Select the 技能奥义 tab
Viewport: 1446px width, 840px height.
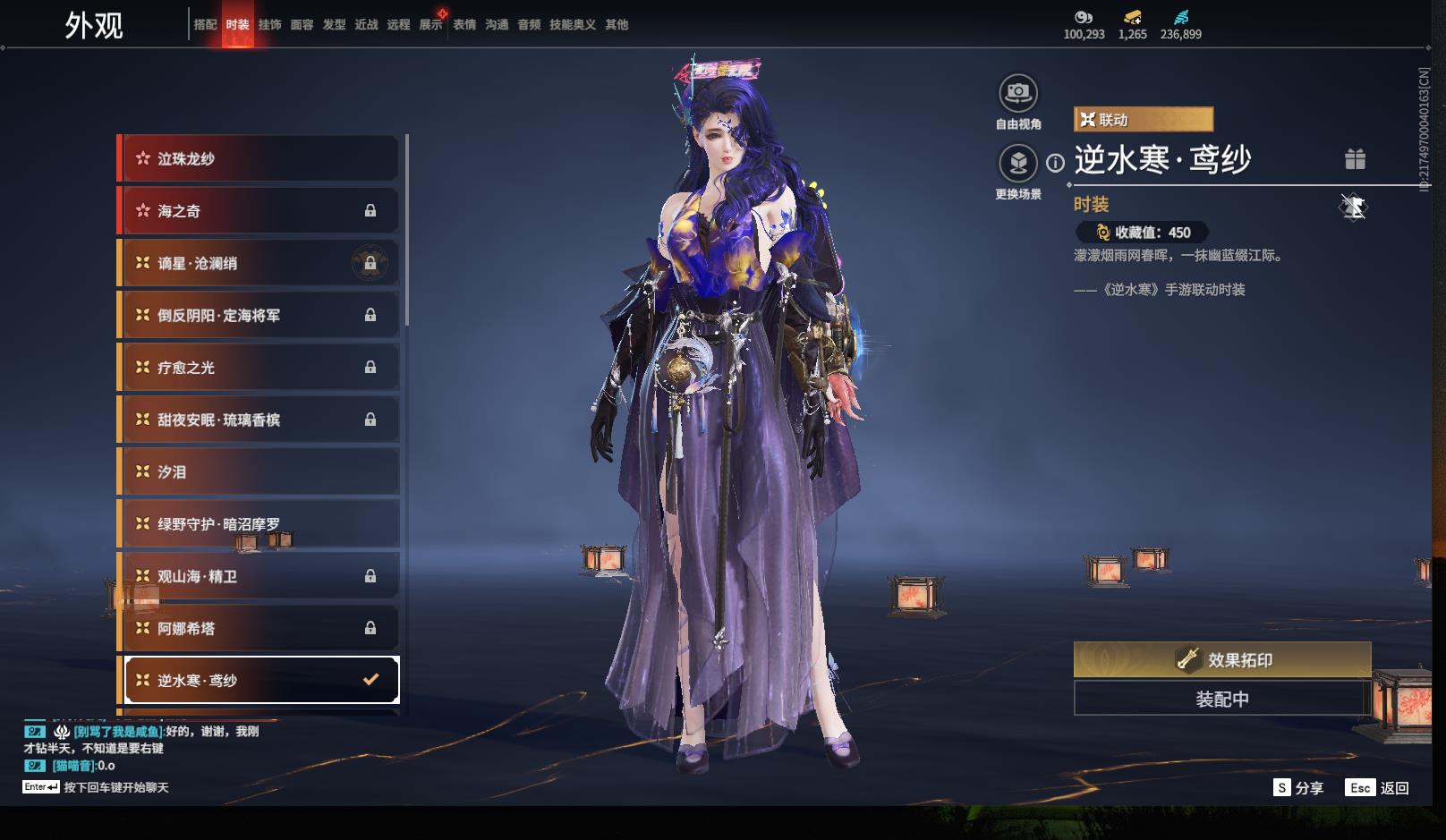572,25
